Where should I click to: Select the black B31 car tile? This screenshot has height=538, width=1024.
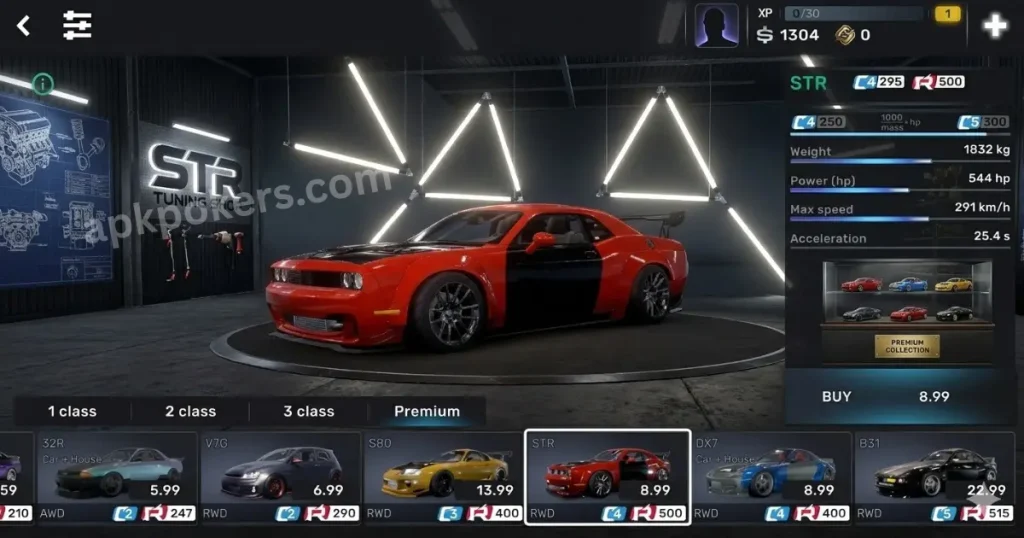tap(933, 477)
